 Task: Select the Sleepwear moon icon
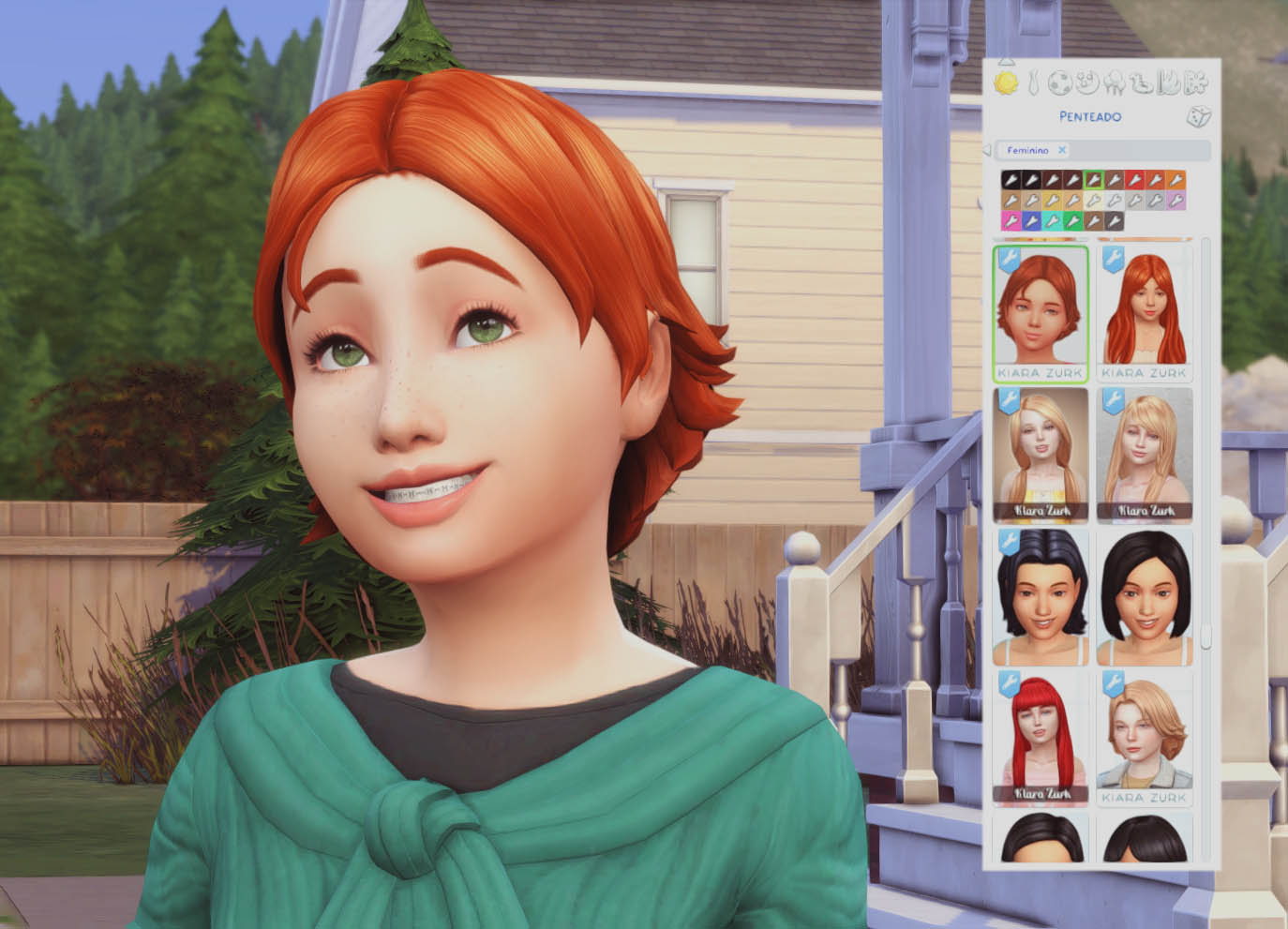1087,83
